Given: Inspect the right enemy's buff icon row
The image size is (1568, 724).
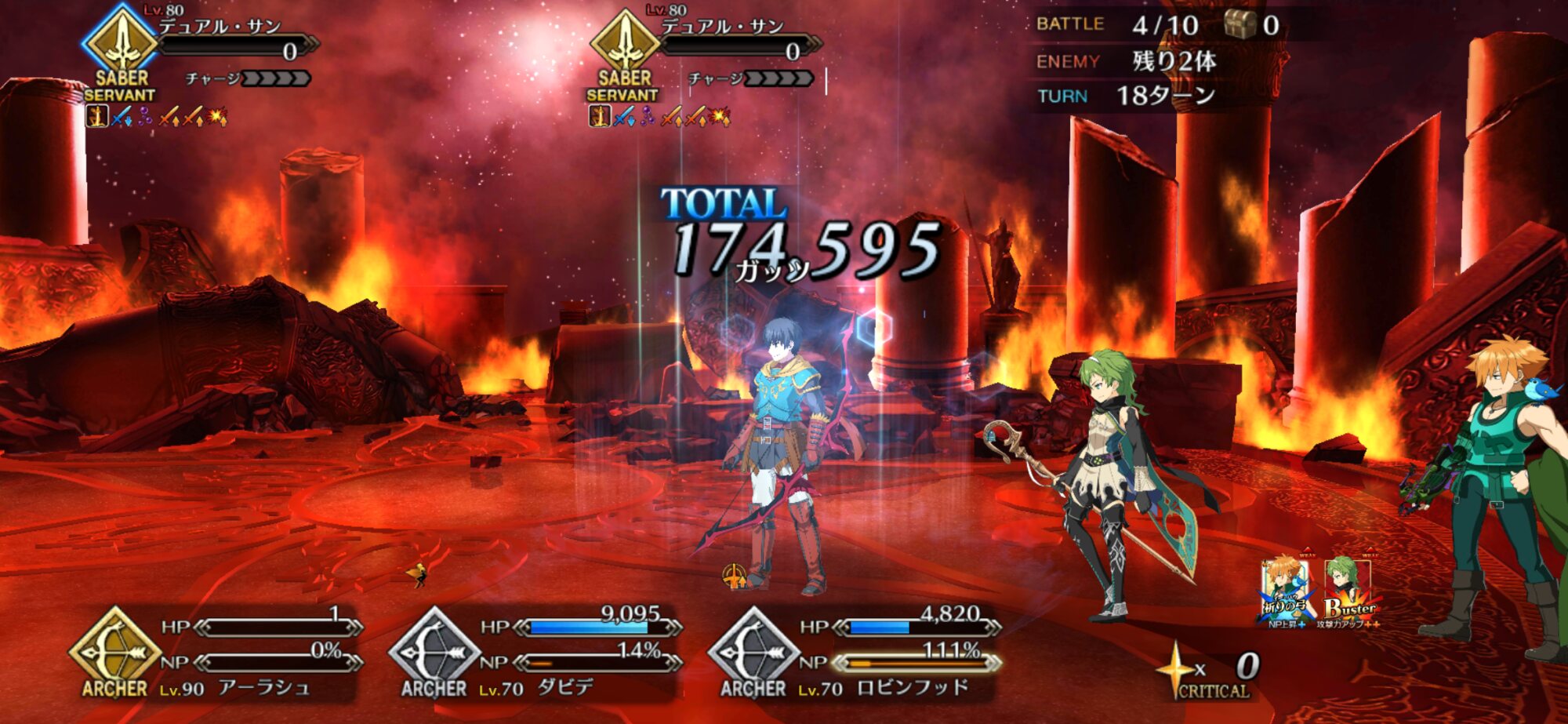Looking at the screenshot, I should click(659, 118).
